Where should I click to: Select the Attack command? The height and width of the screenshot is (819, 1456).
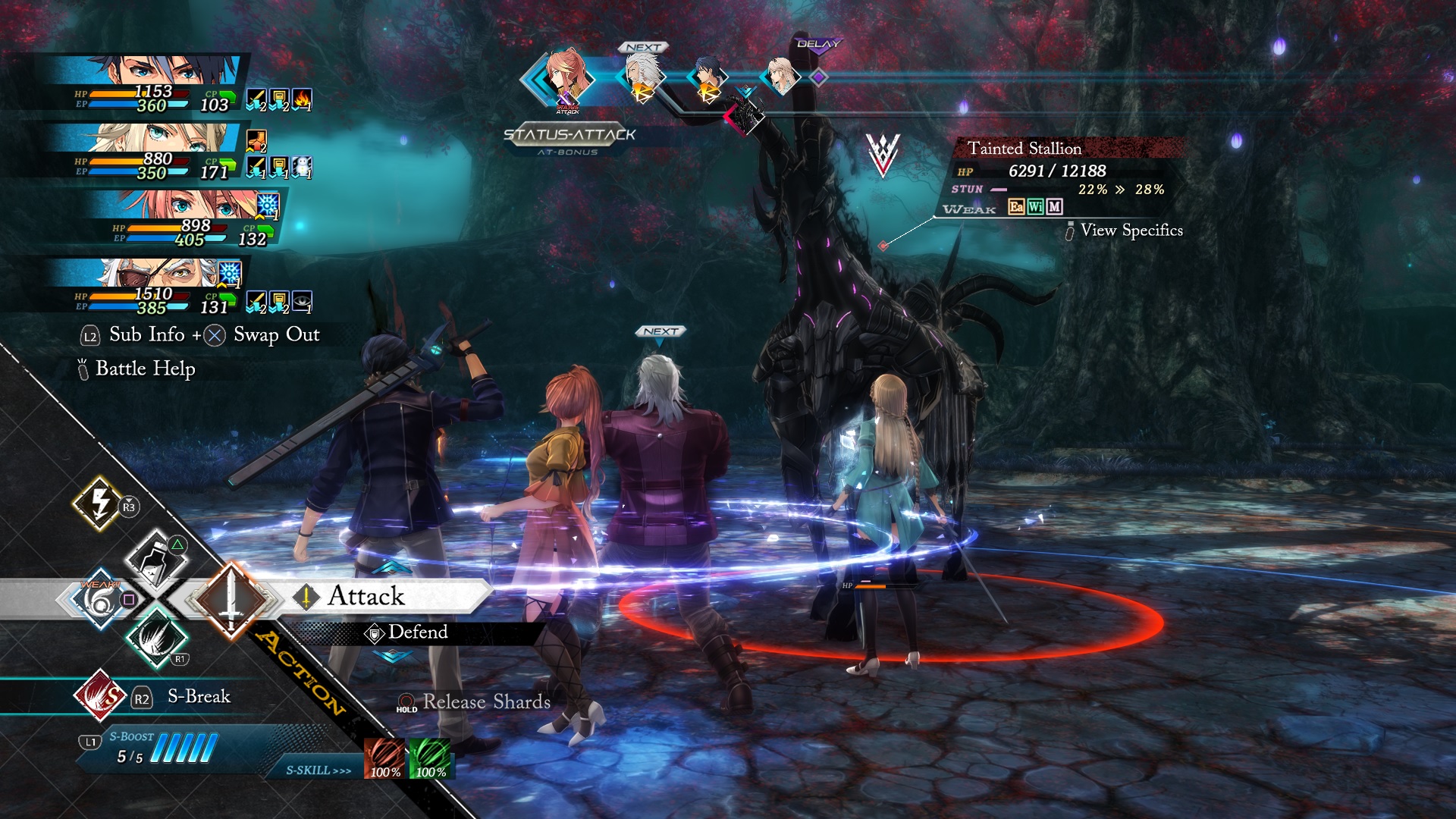(367, 597)
